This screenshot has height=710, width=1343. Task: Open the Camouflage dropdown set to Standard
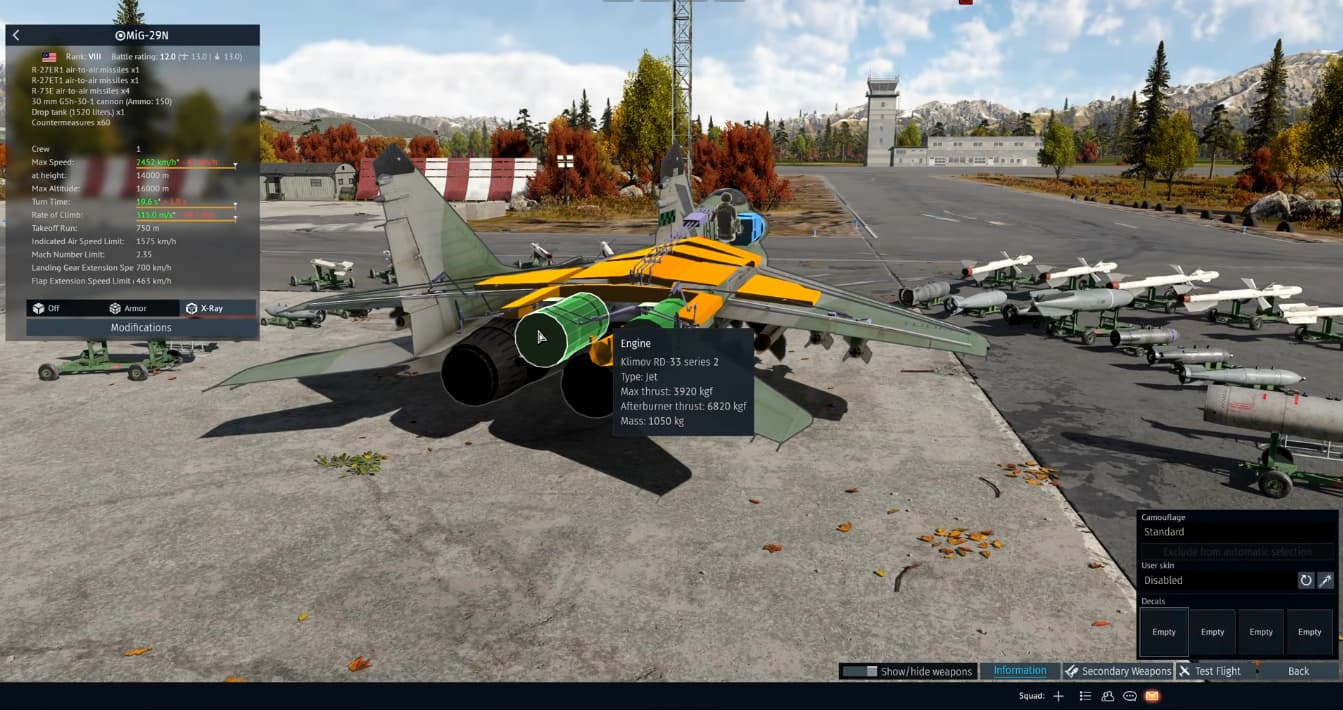pos(1237,532)
